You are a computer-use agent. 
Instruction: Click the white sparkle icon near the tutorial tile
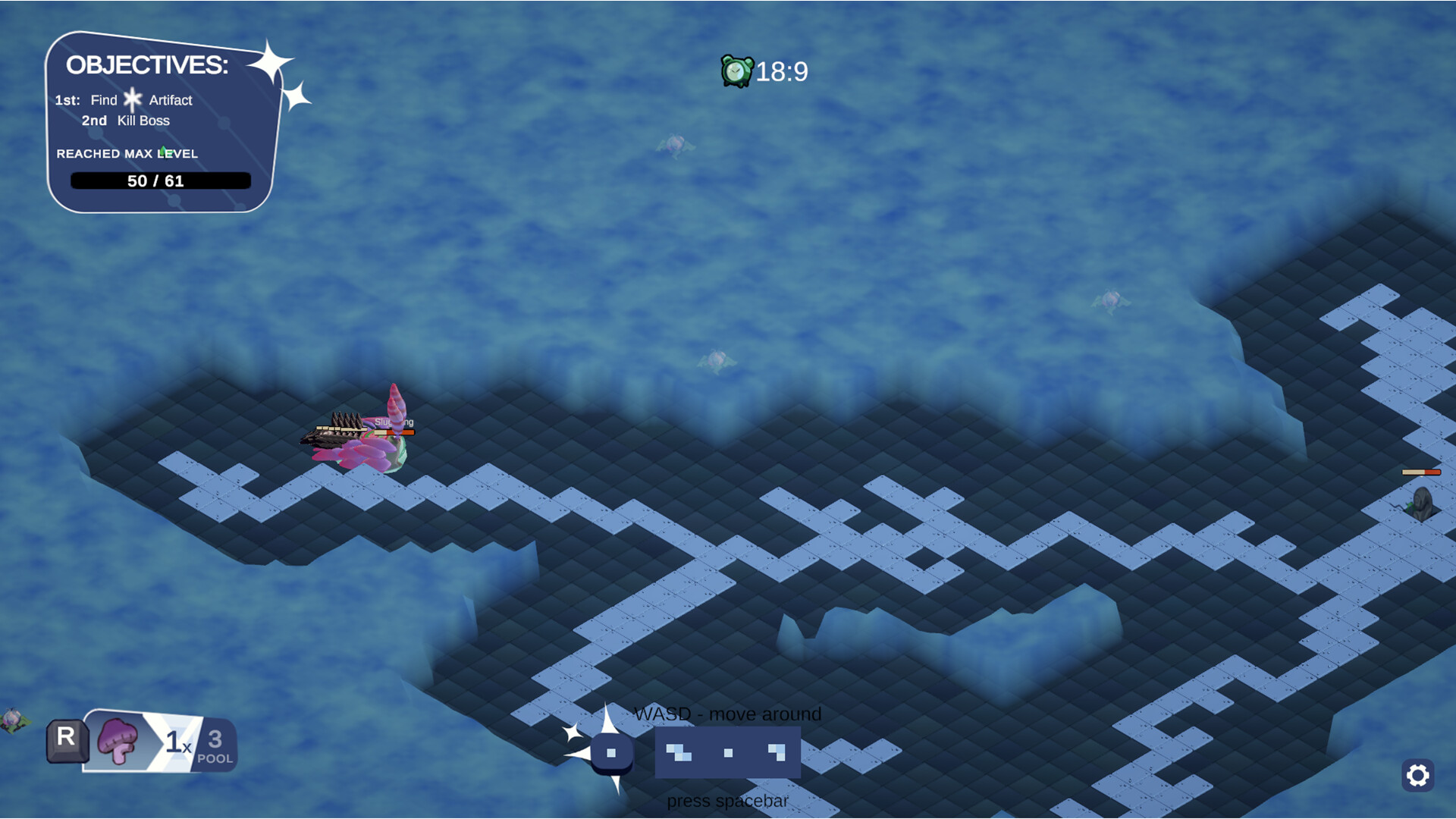point(573,734)
